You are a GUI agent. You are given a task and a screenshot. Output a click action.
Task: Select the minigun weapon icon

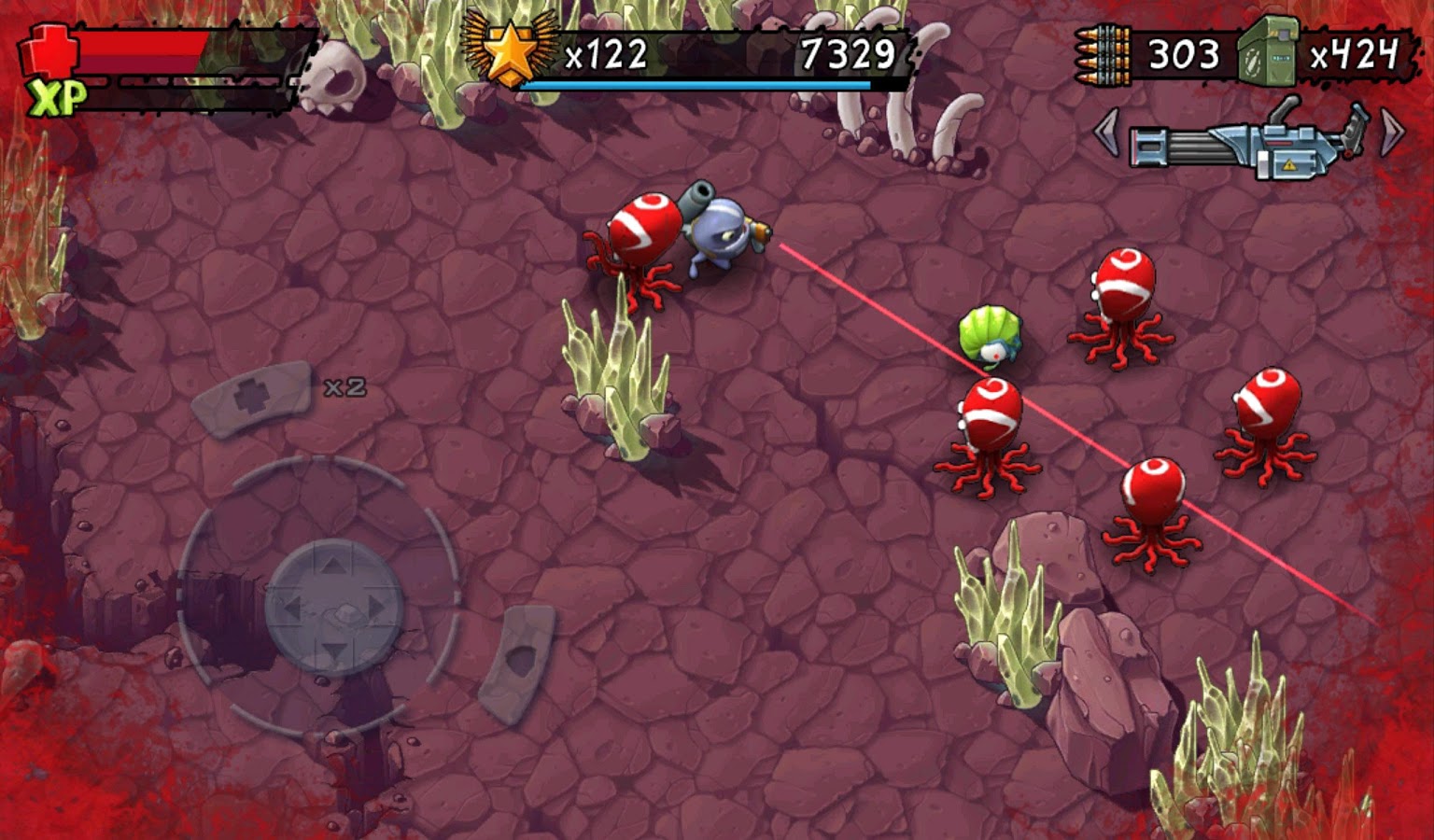pos(1248,142)
